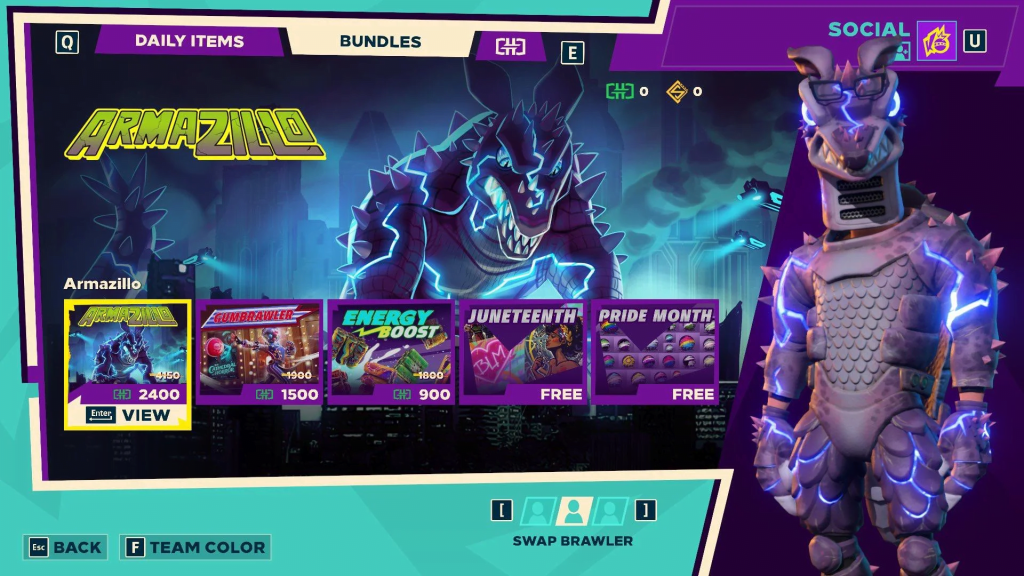Select the middle highlighted brawler portrait
Screen dimensions: 1024x576
pyautogui.click(x=573, y=511)
